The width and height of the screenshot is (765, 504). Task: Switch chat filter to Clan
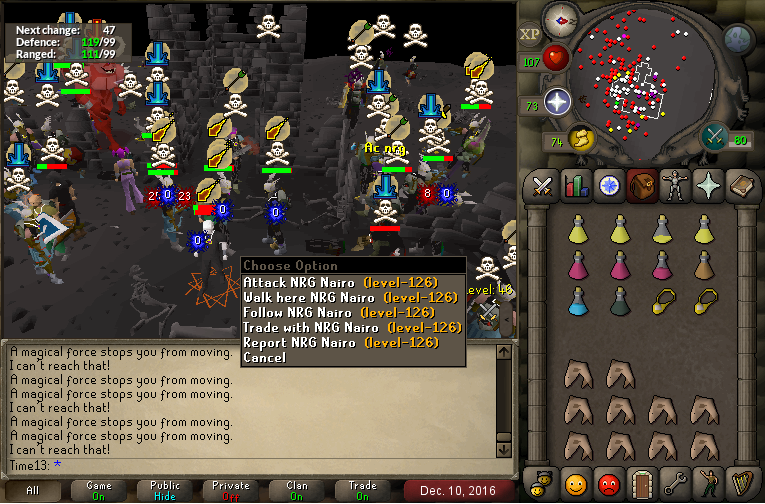(x=297, y=489)
